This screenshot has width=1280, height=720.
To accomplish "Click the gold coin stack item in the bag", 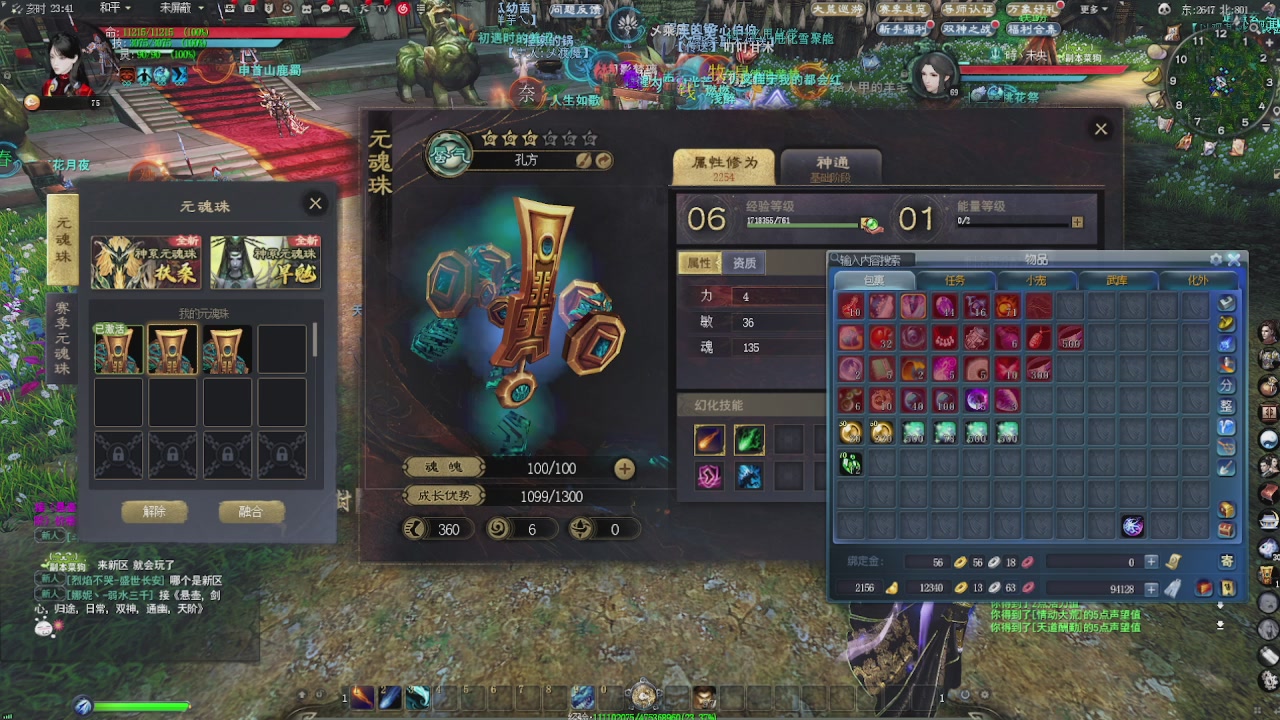I will [x=849, y=432].
